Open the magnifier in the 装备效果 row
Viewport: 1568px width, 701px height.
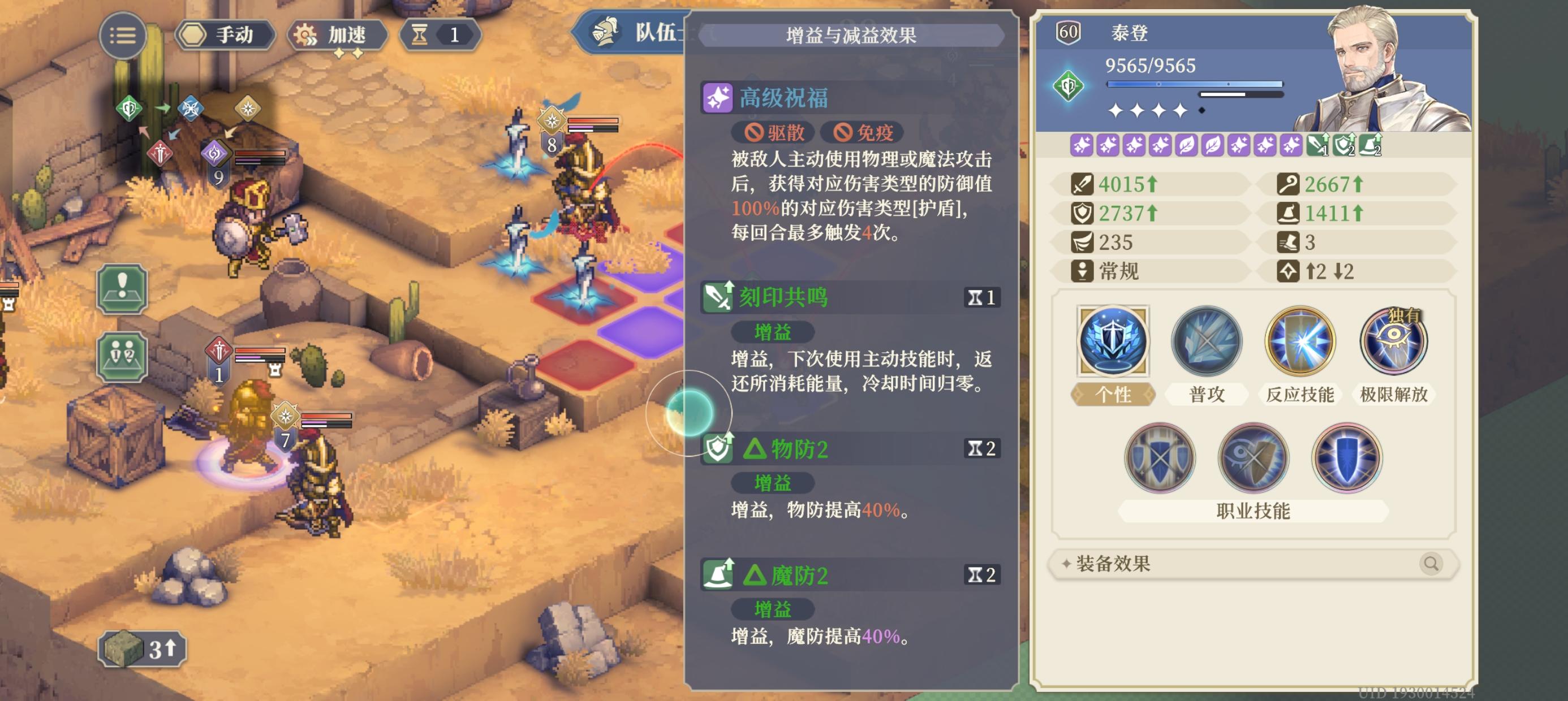[1433, 564]
